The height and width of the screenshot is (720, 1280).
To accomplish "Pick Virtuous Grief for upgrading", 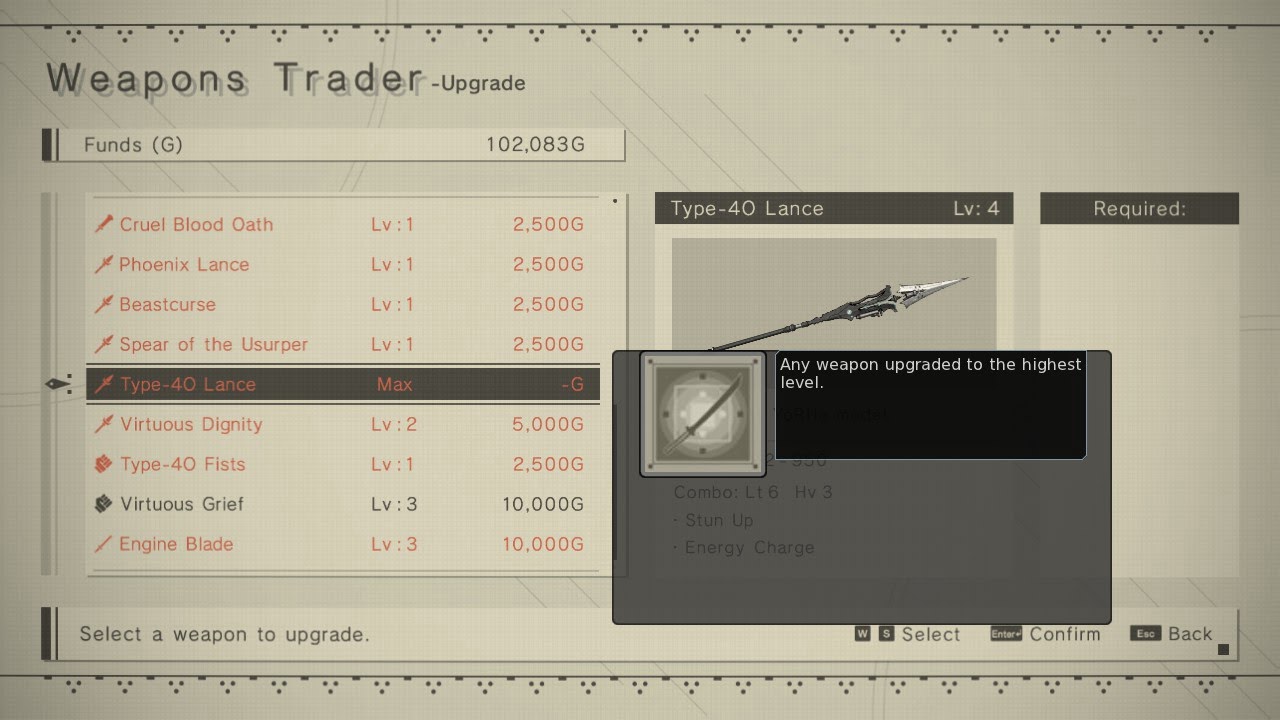I will (x=342, y=504).
